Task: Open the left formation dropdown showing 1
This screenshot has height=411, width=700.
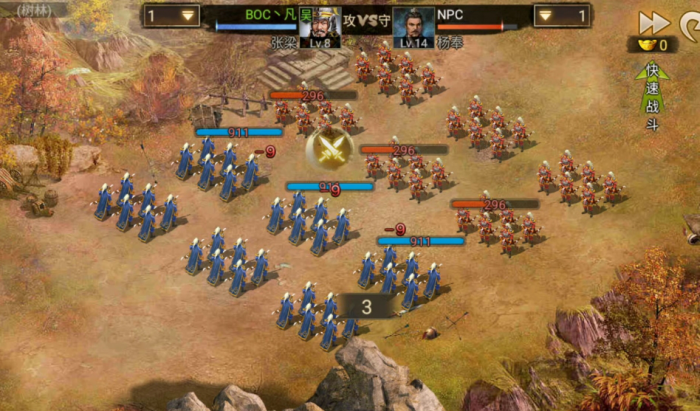Action: coord(171,16)
